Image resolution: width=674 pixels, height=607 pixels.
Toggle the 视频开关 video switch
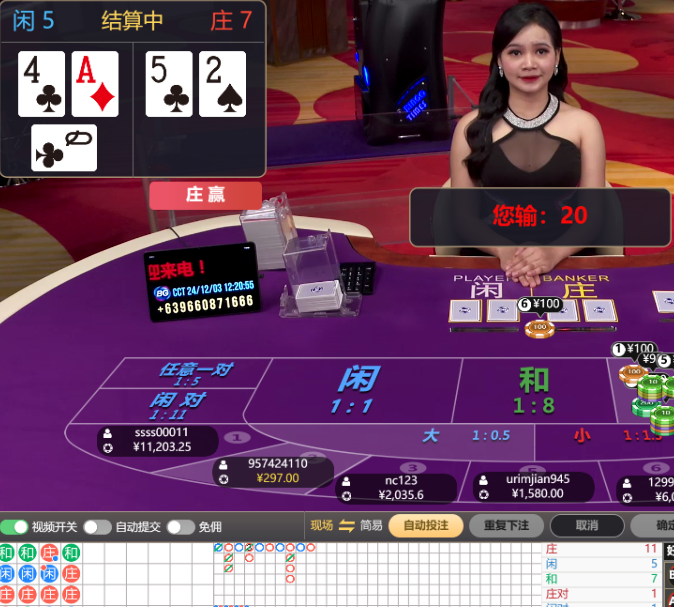point(15,527)
